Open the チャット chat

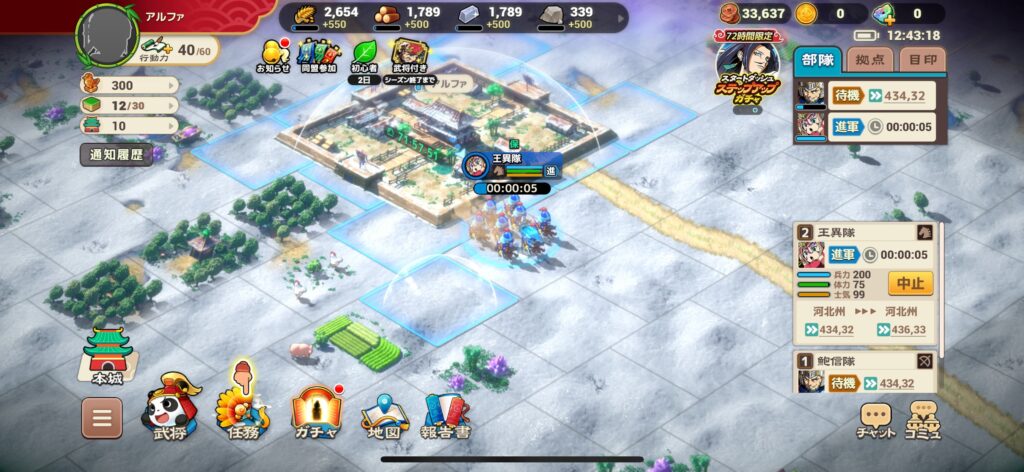(876, 420)
